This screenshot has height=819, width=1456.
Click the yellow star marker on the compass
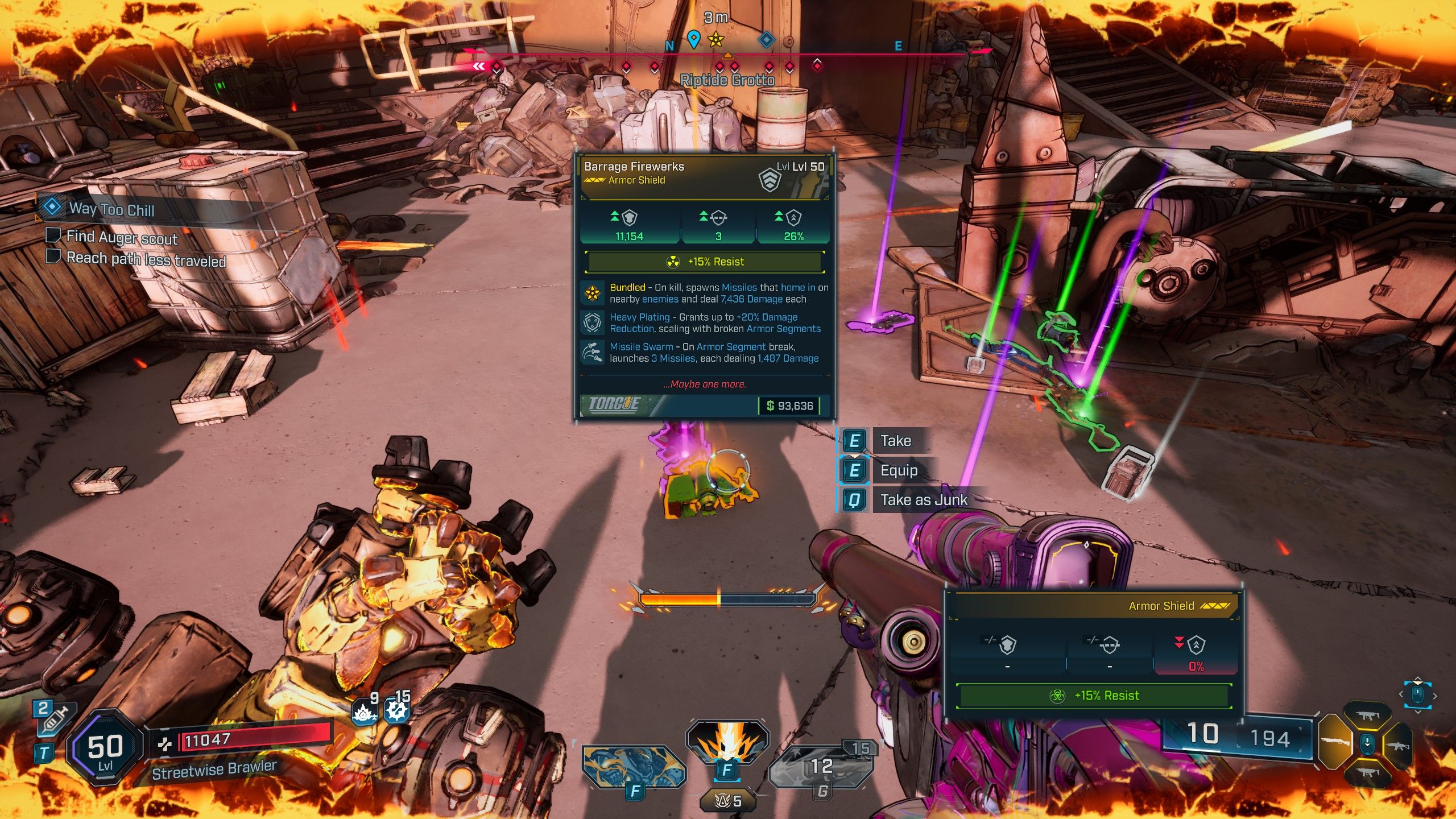pyautogui.click(x=715, y=40)
